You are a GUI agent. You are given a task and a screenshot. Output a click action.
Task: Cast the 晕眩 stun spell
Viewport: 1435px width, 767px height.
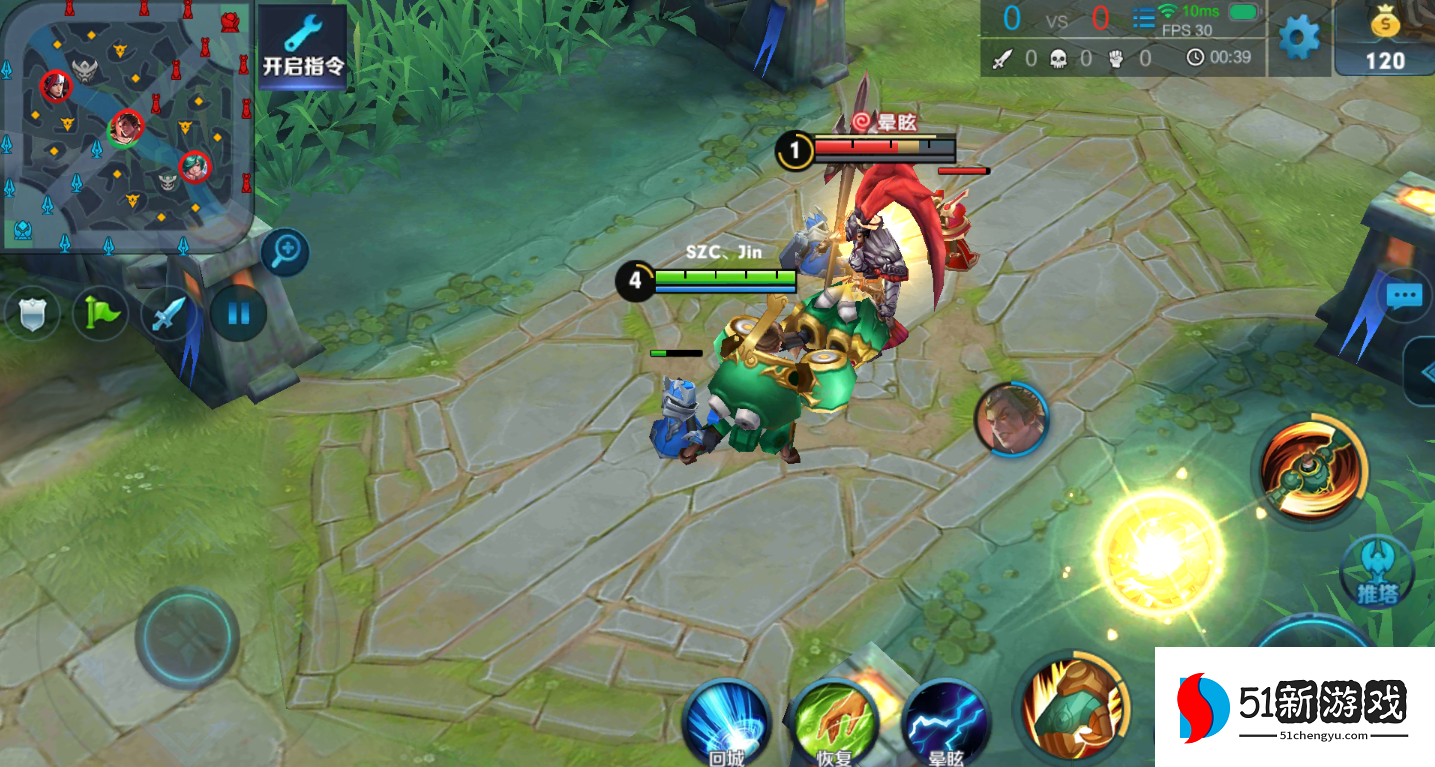[945, 722]
